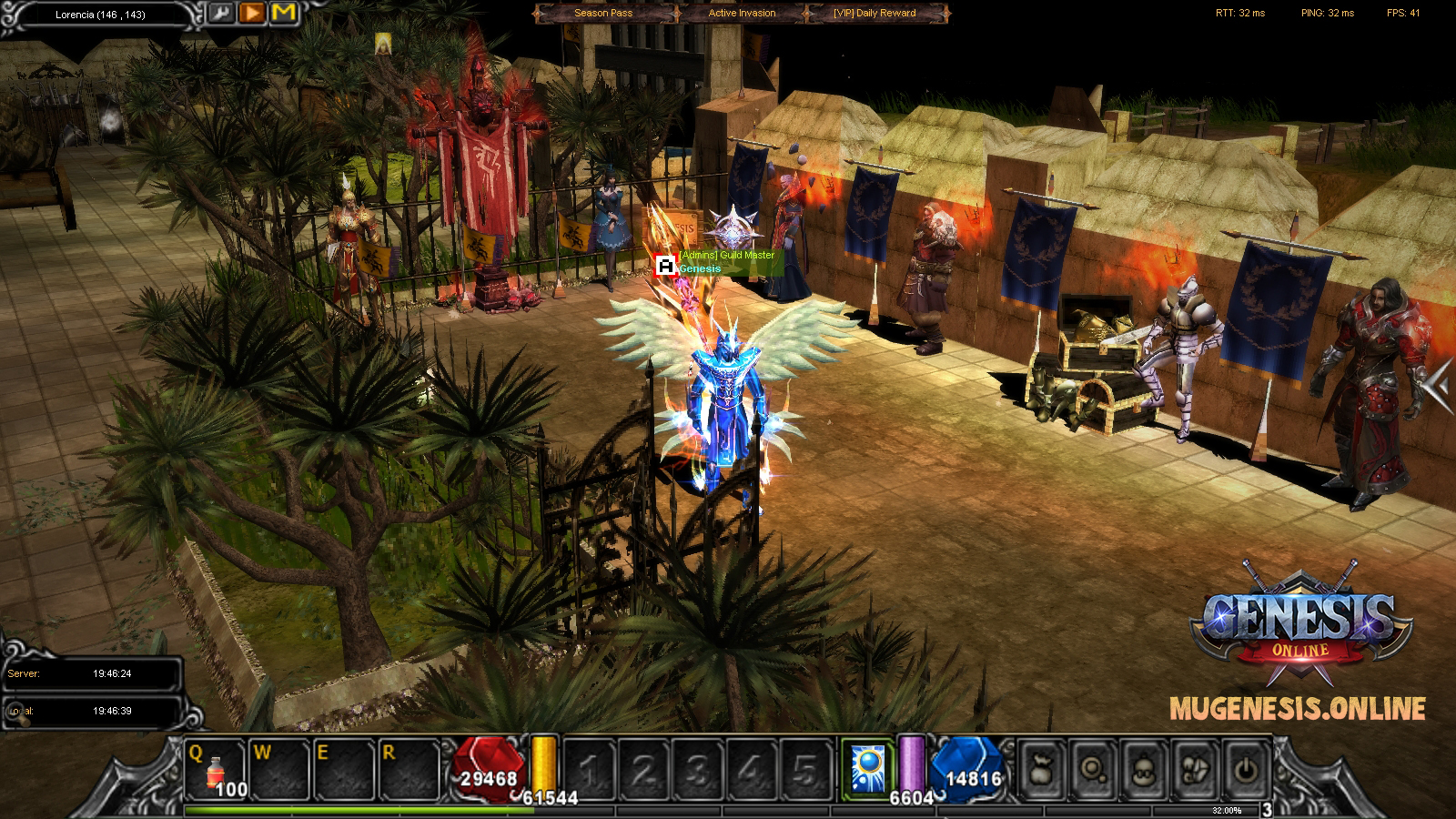
Task: Open the yellow M map button
Action: (x=284, y=13)
